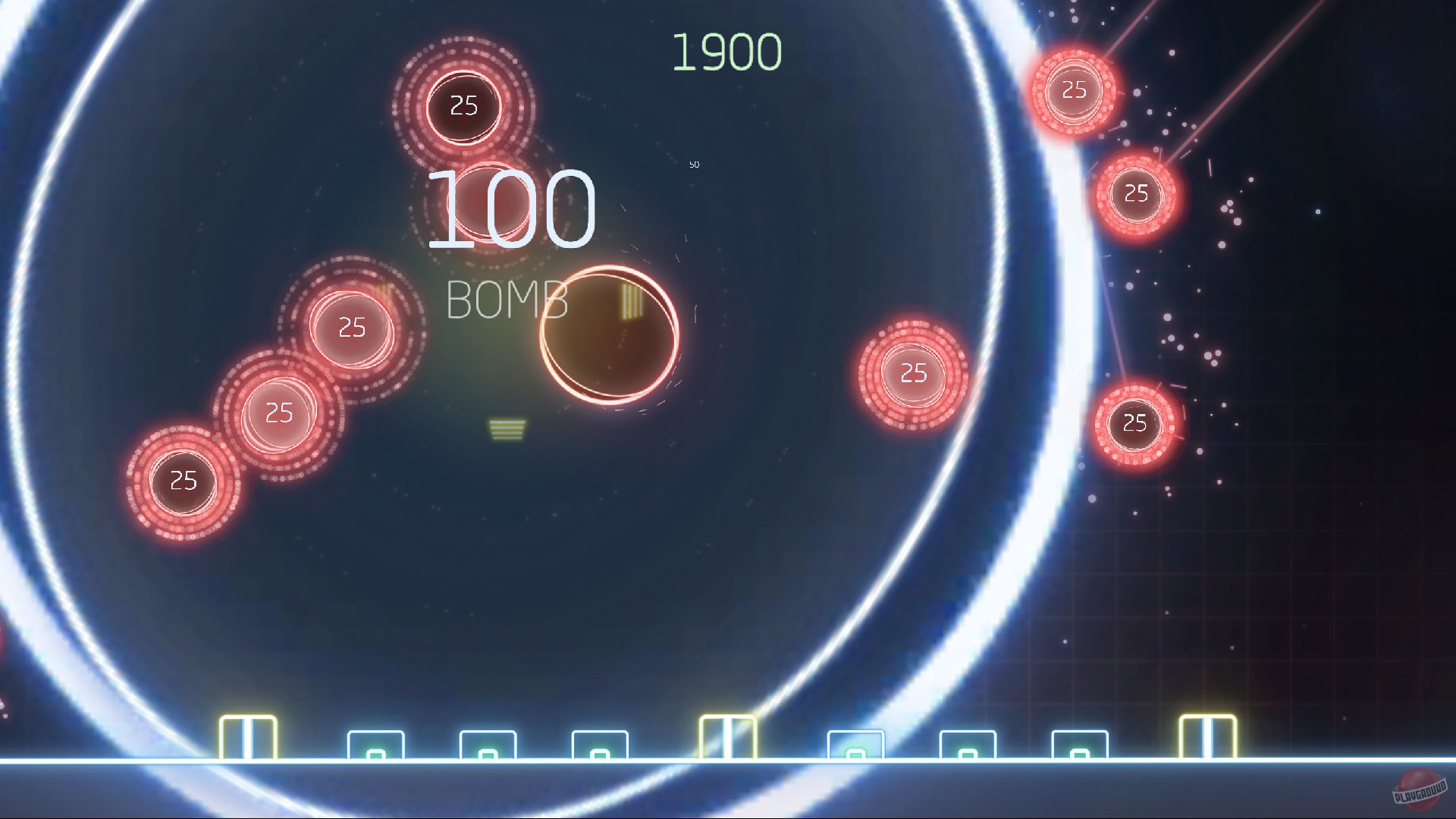Click the middle 25 orb of the left diagonal chain
The image size is (1456, 819).
click(x=278, y=413)
